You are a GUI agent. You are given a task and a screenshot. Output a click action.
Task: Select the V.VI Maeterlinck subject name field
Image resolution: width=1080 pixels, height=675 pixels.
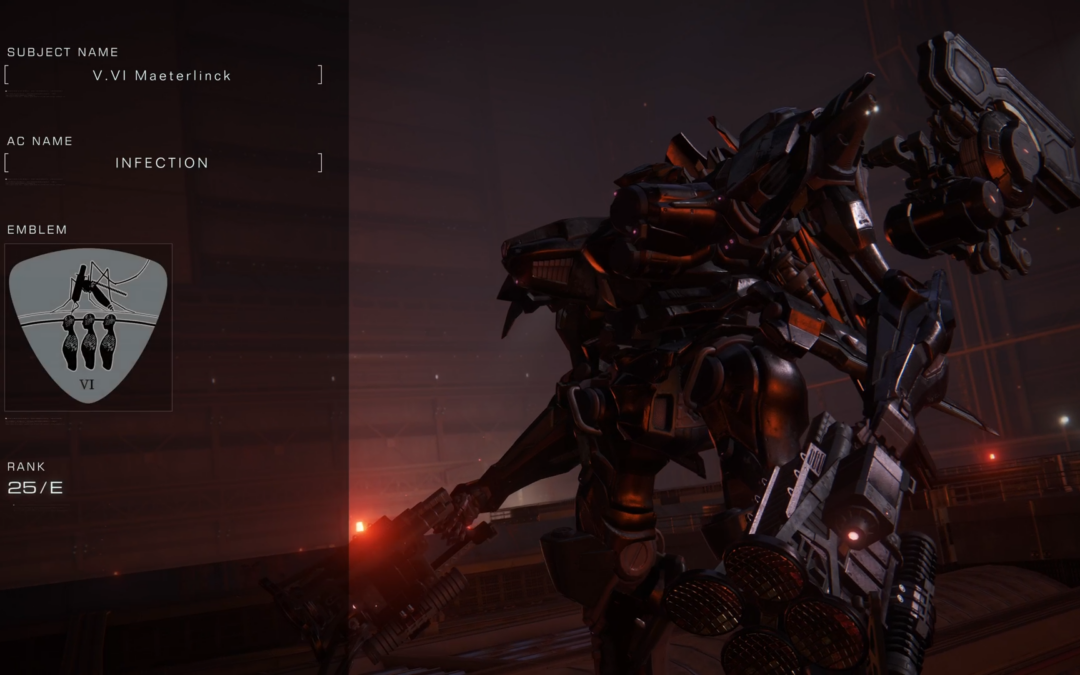(x=163, y=75)
